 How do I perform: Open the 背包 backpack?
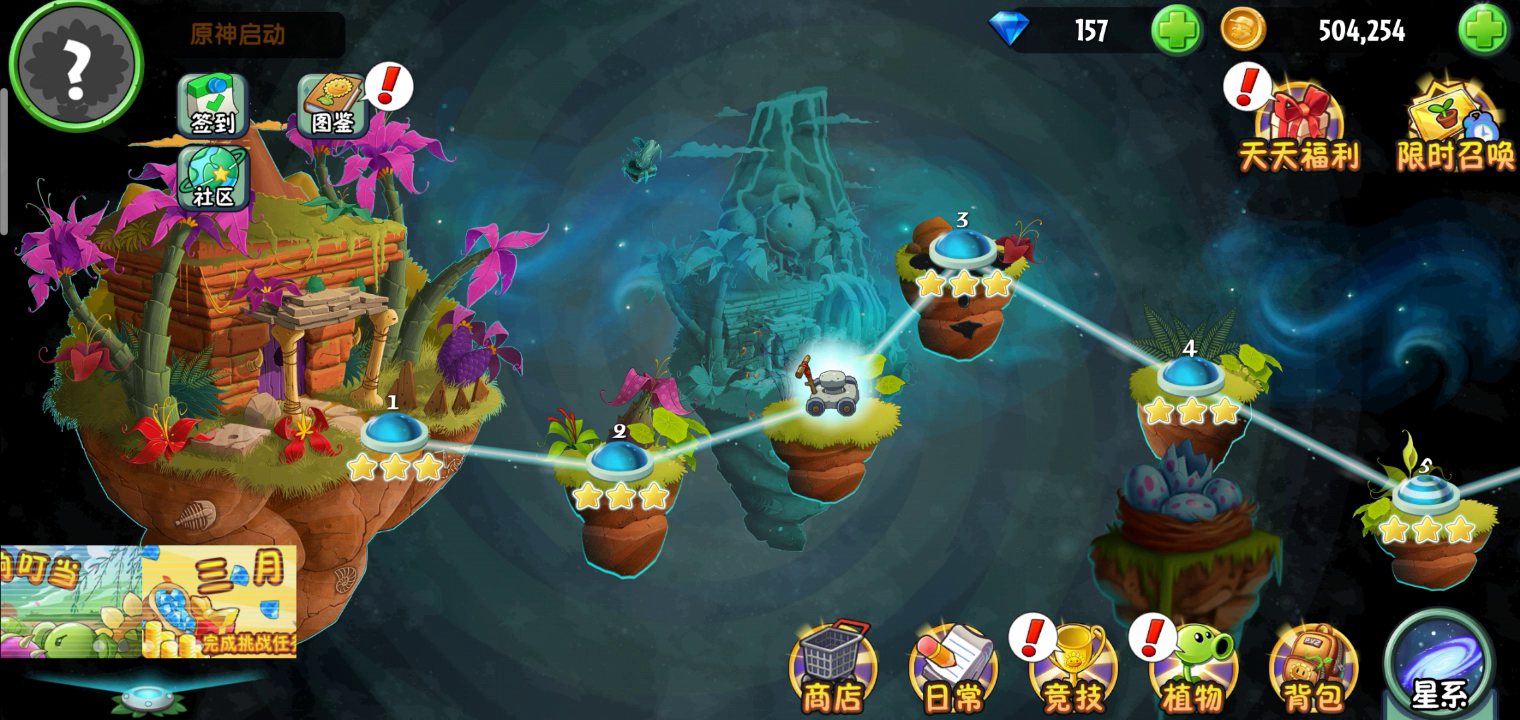pyautogui.click(x=1313, y=667)
